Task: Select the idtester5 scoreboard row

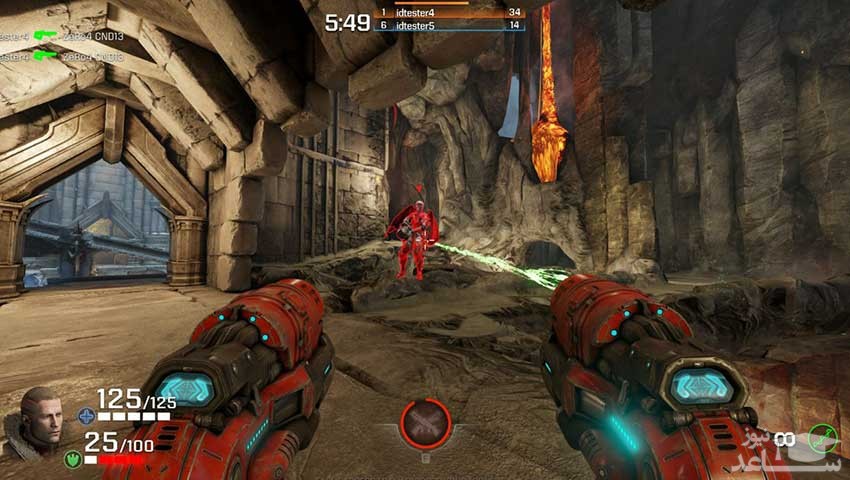Action: click(449, 25)
